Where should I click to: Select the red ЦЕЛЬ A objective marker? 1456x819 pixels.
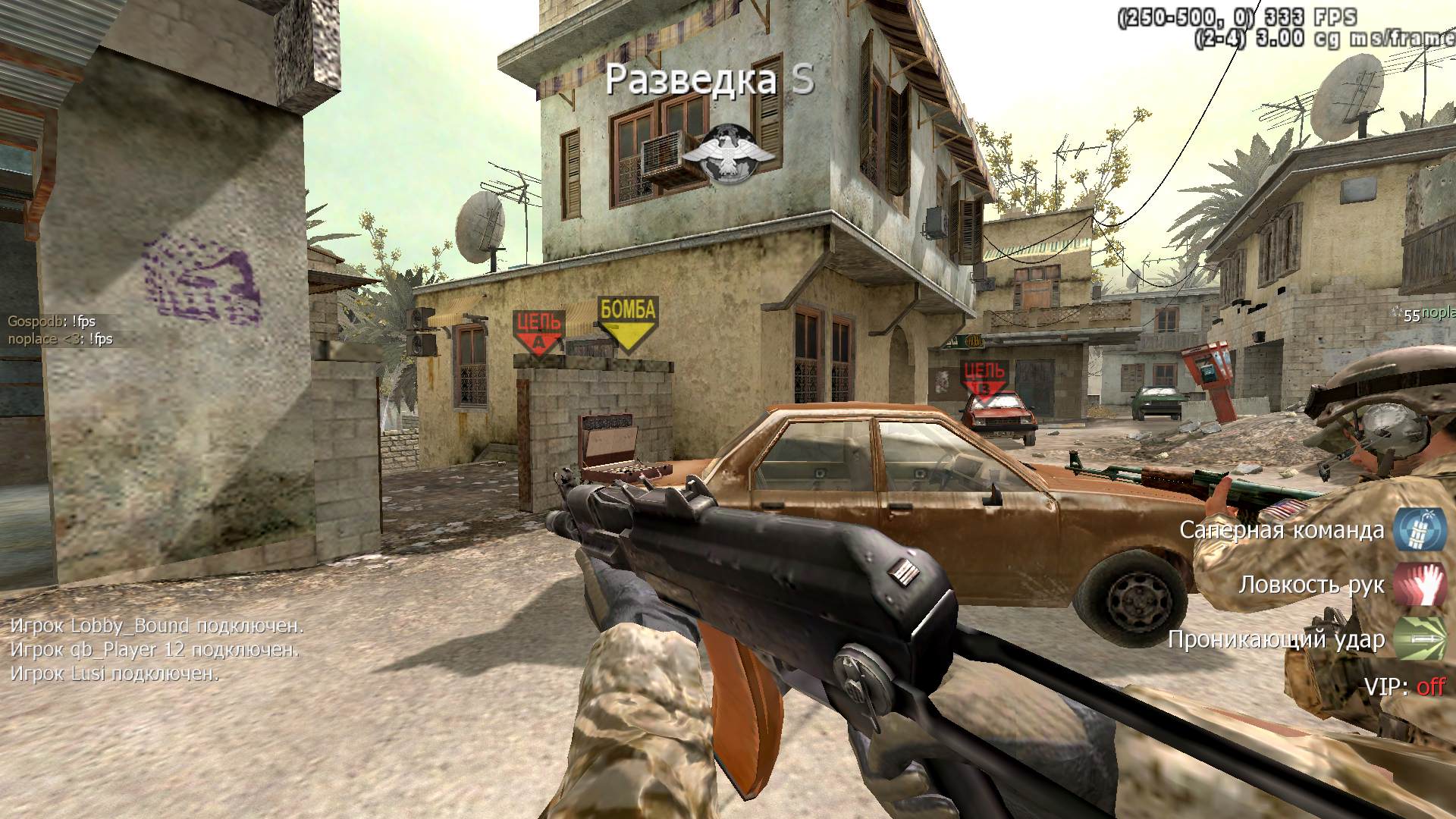pyautogui.click(x=538, y=332)
